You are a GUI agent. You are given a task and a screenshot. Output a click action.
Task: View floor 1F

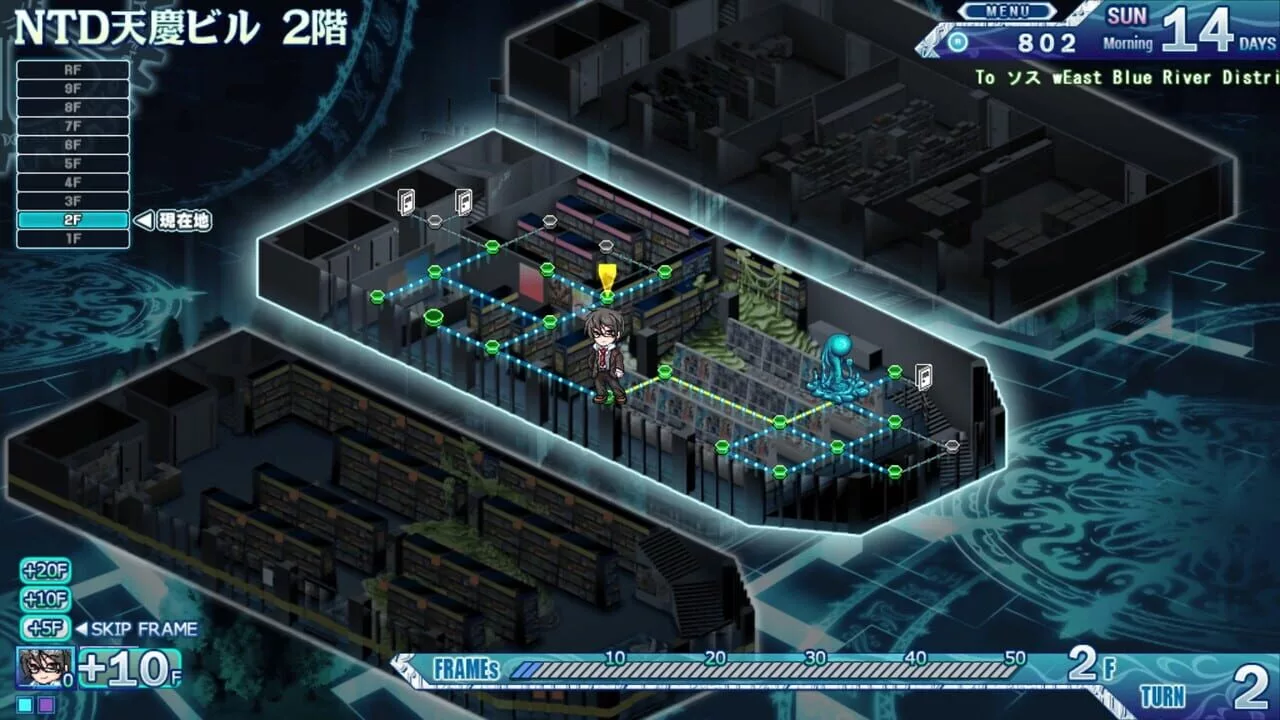click(x=73, y=240)
